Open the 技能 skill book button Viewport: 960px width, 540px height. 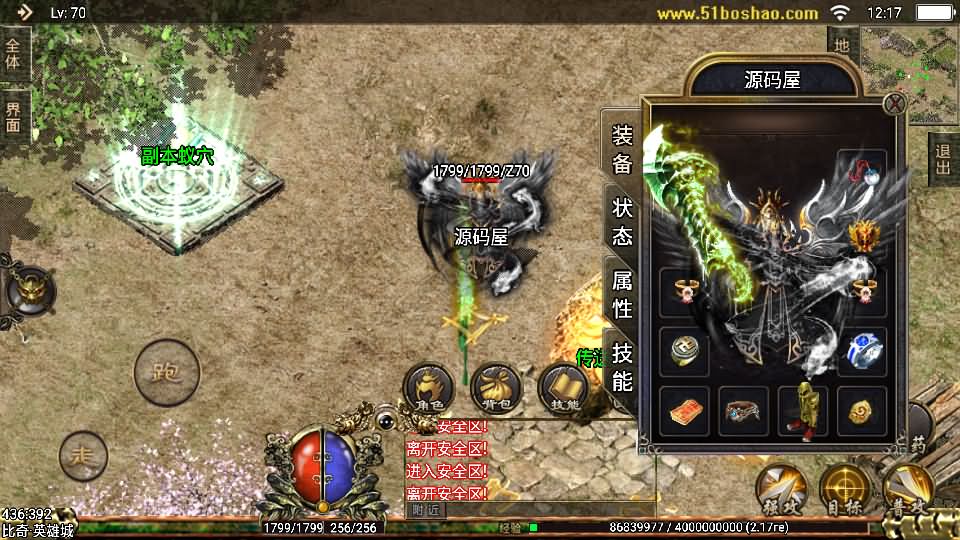click(x=563, y=388)
